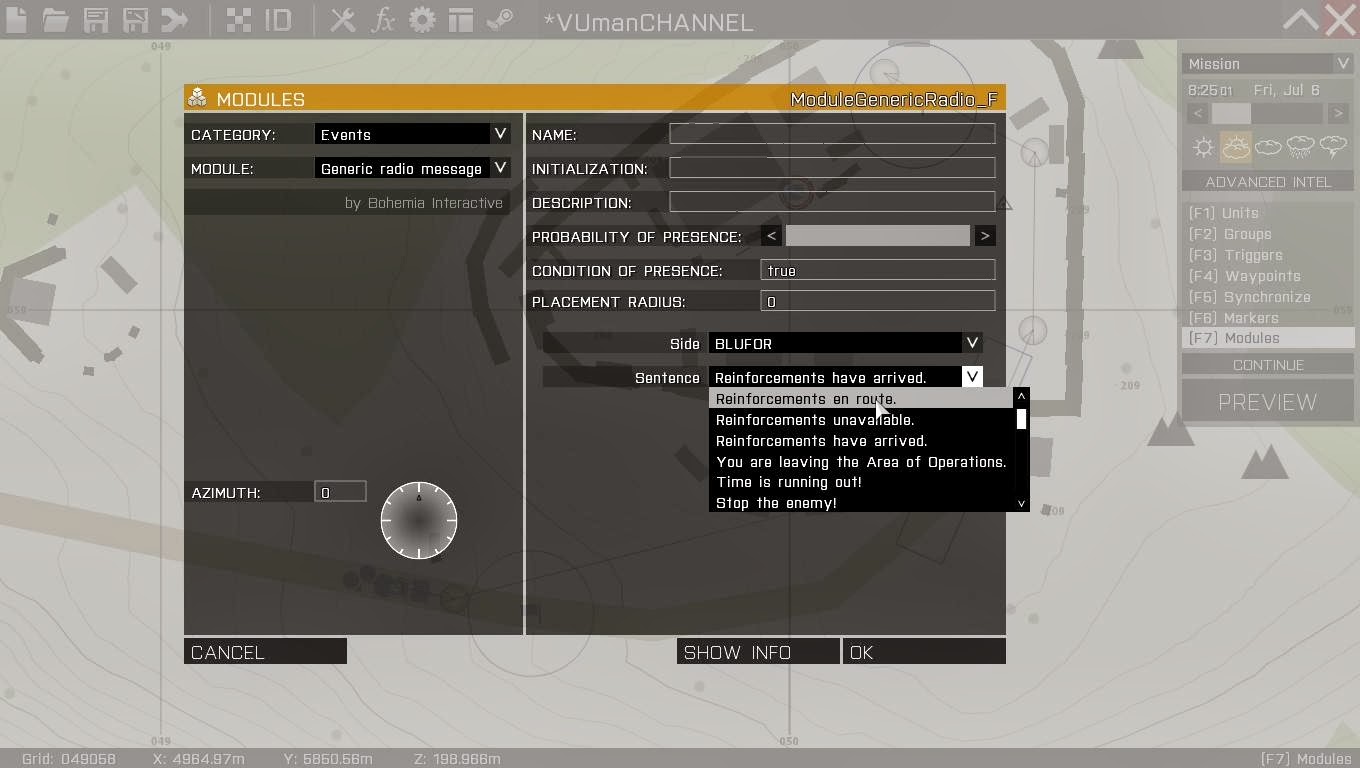The height and width of the screenshot is (768, 1360).
Task: Click the settings gear in the toolbar
Action: point(421,19)
